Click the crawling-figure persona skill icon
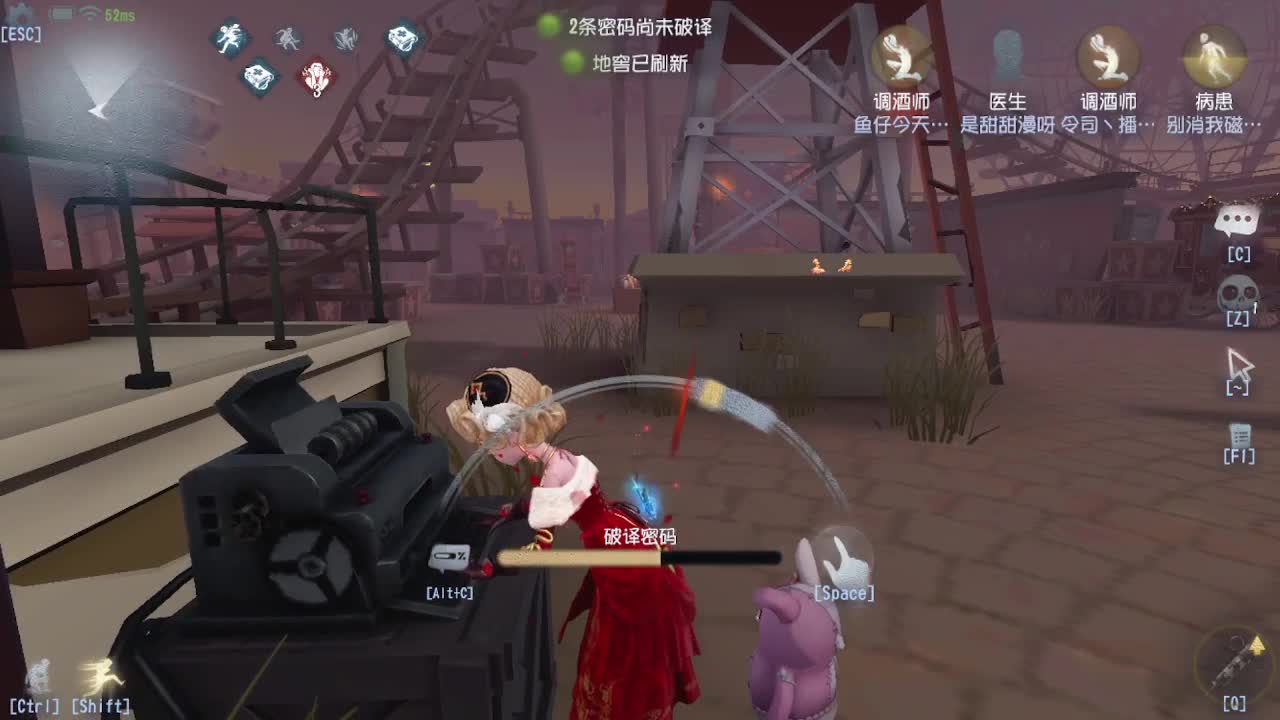The width and height of the screenshot is (1280, 720). click(x=348, y=38)
